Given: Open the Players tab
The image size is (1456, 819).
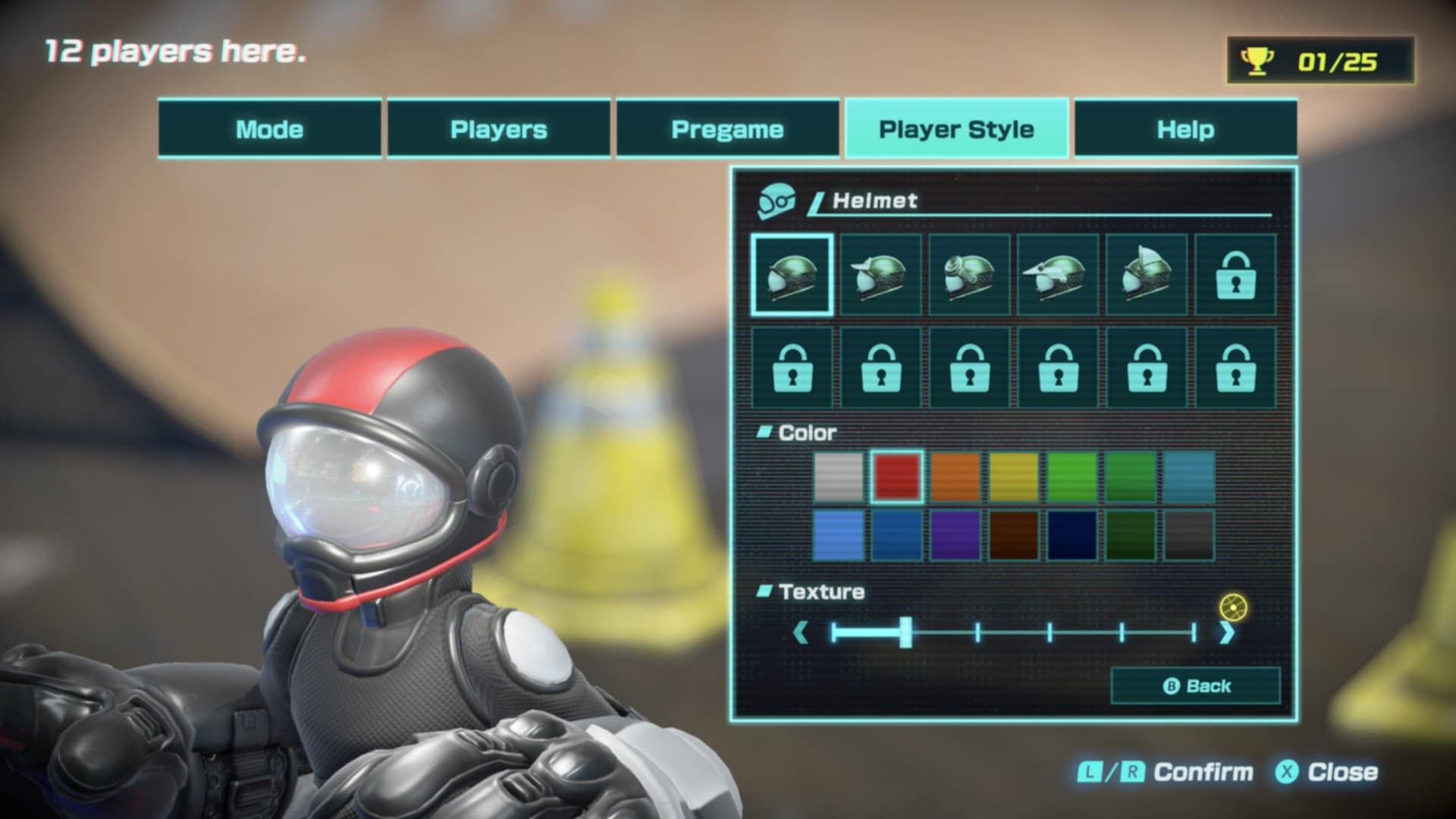Looking at the screenshot, I should tap(497, 129).
